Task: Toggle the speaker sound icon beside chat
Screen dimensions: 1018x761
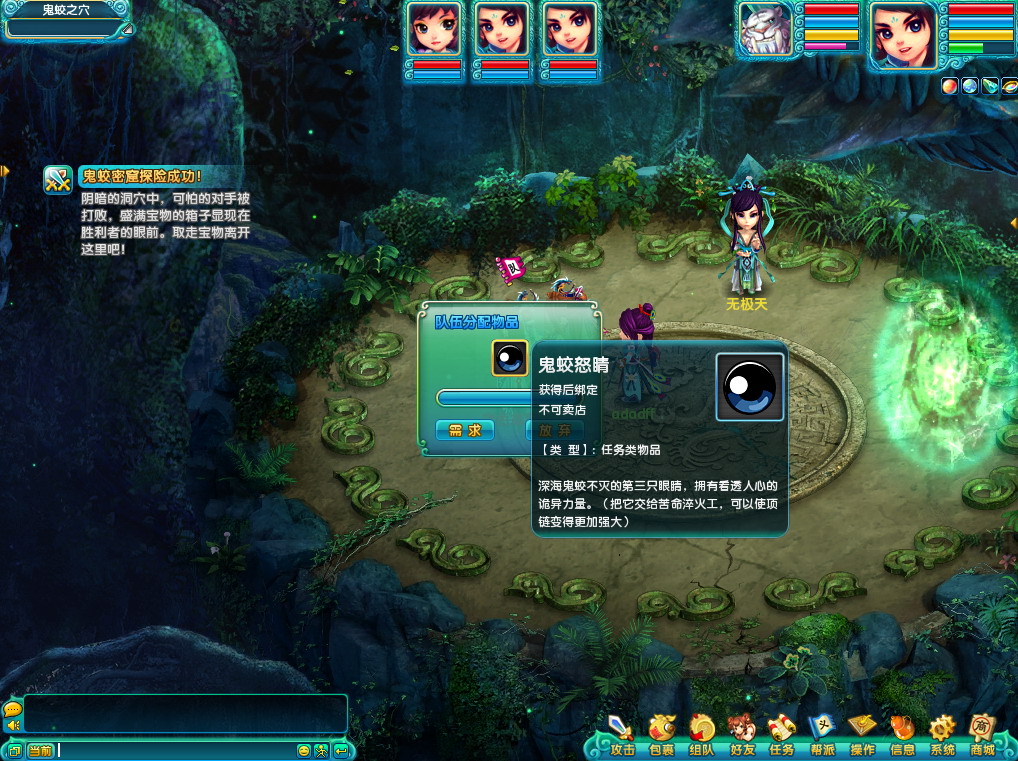Action: tap(13, 725)
